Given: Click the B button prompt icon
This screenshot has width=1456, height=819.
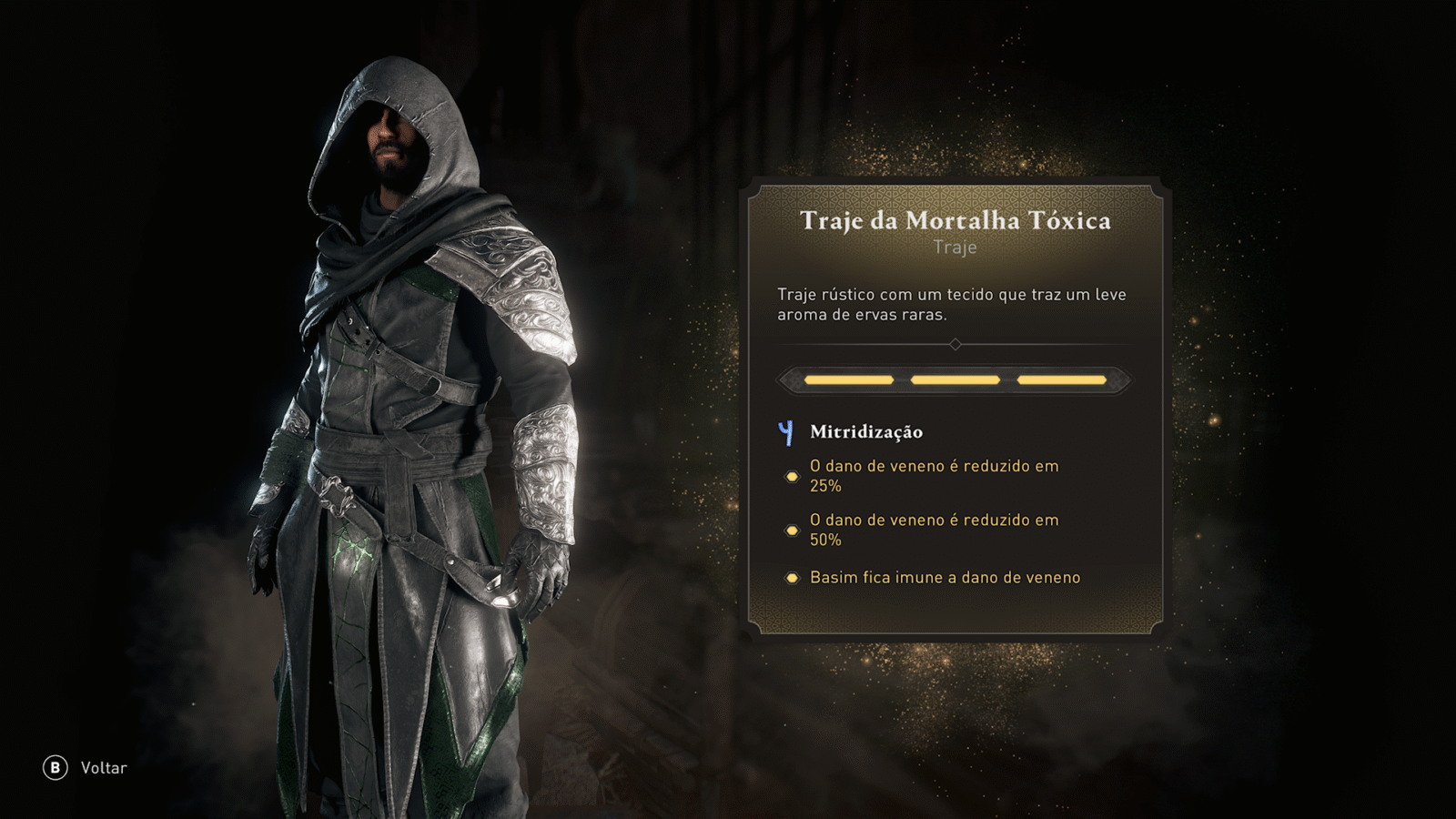Looking at the screenshot, I should 56,767.
